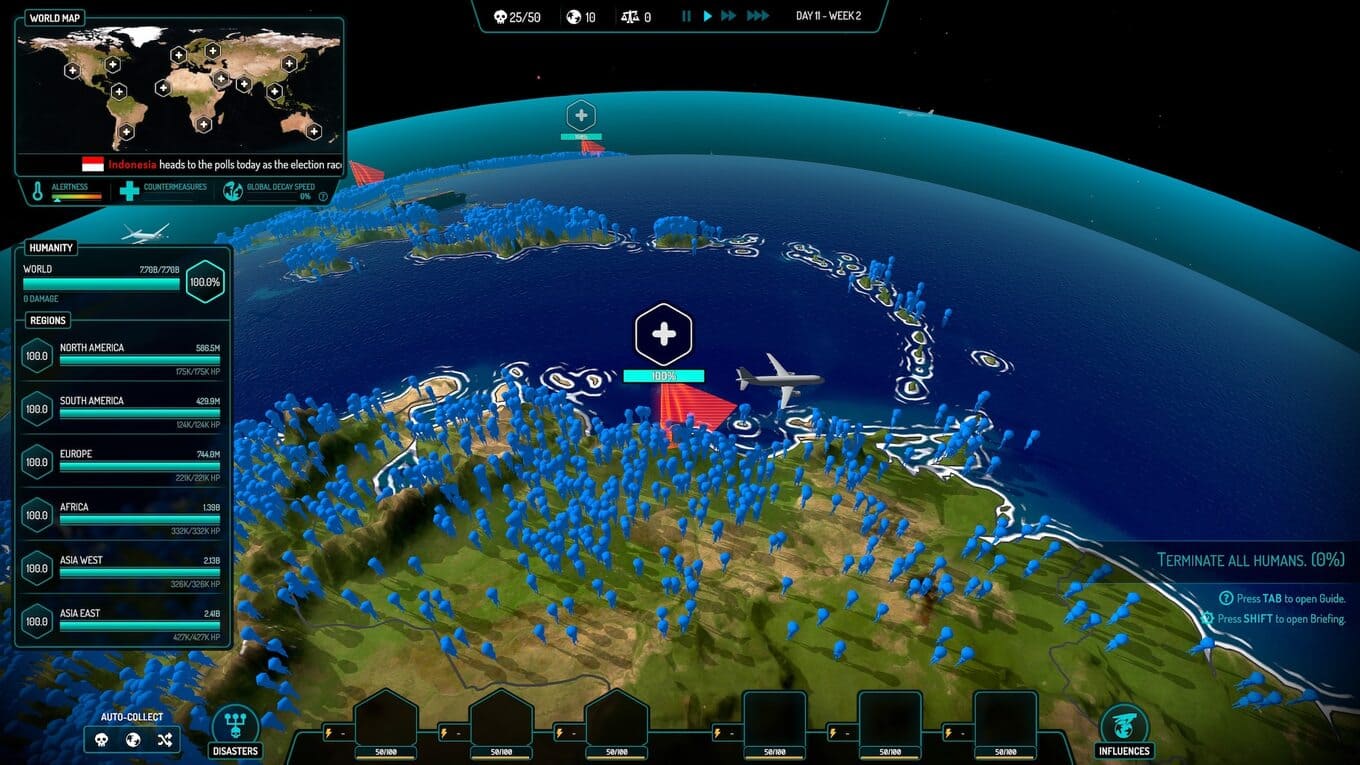
Task: Select the Asia West region row
Action: 125,567
